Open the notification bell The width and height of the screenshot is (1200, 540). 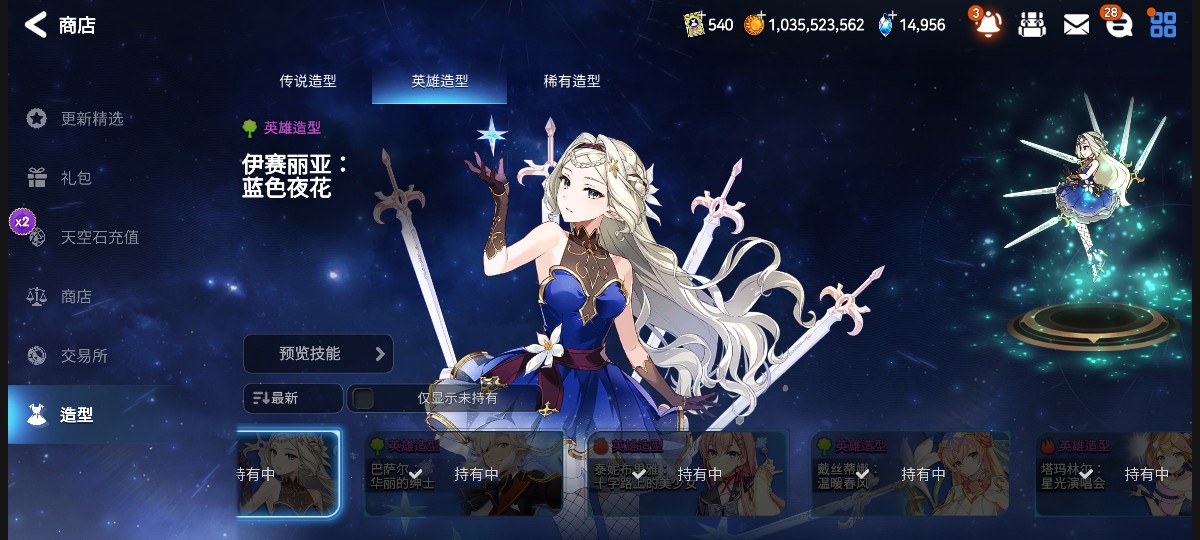987,24
